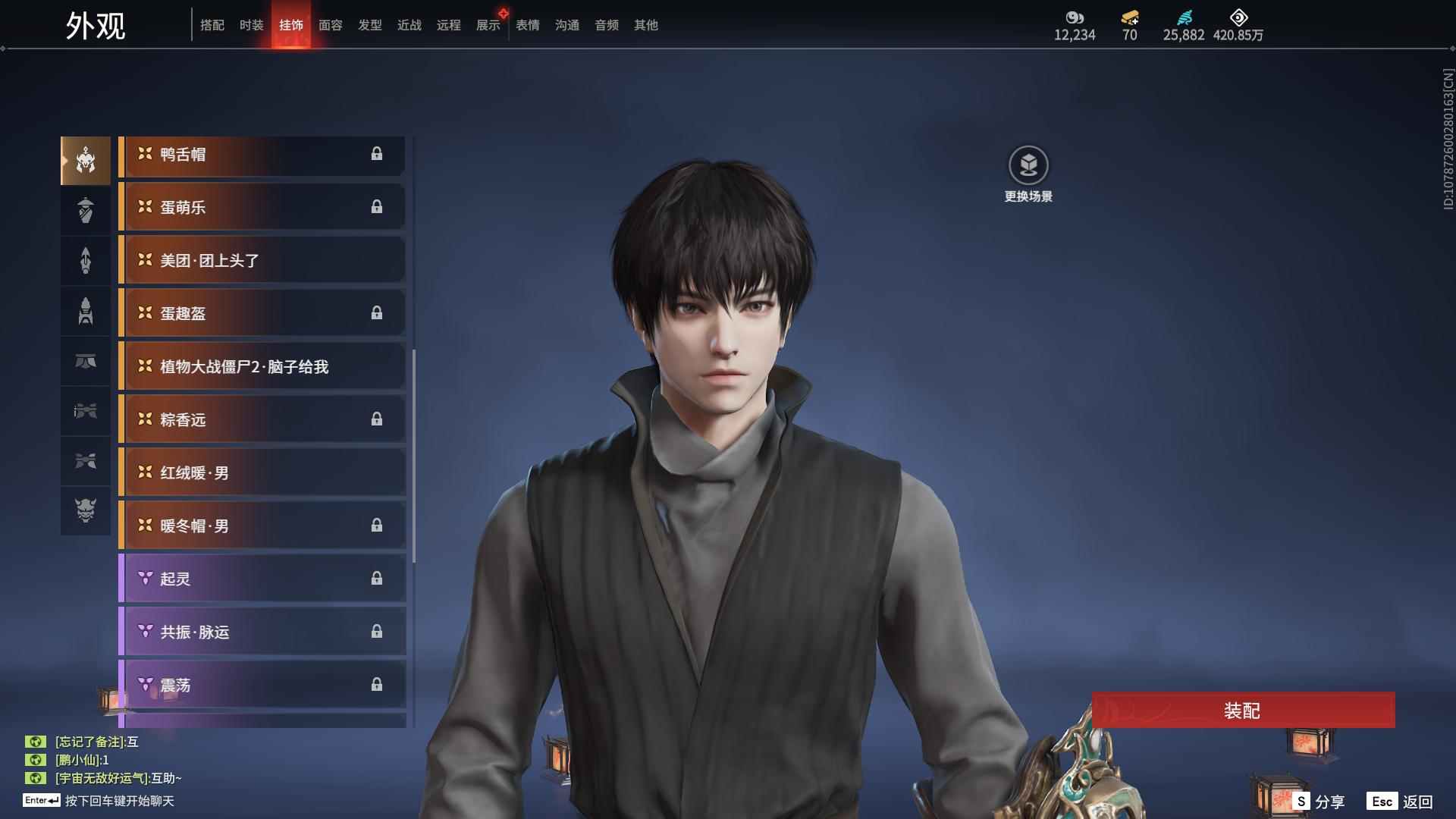Click the red 装配 equip button
The height and width of the screenshot is (819, 1456).
point(1242,711)
